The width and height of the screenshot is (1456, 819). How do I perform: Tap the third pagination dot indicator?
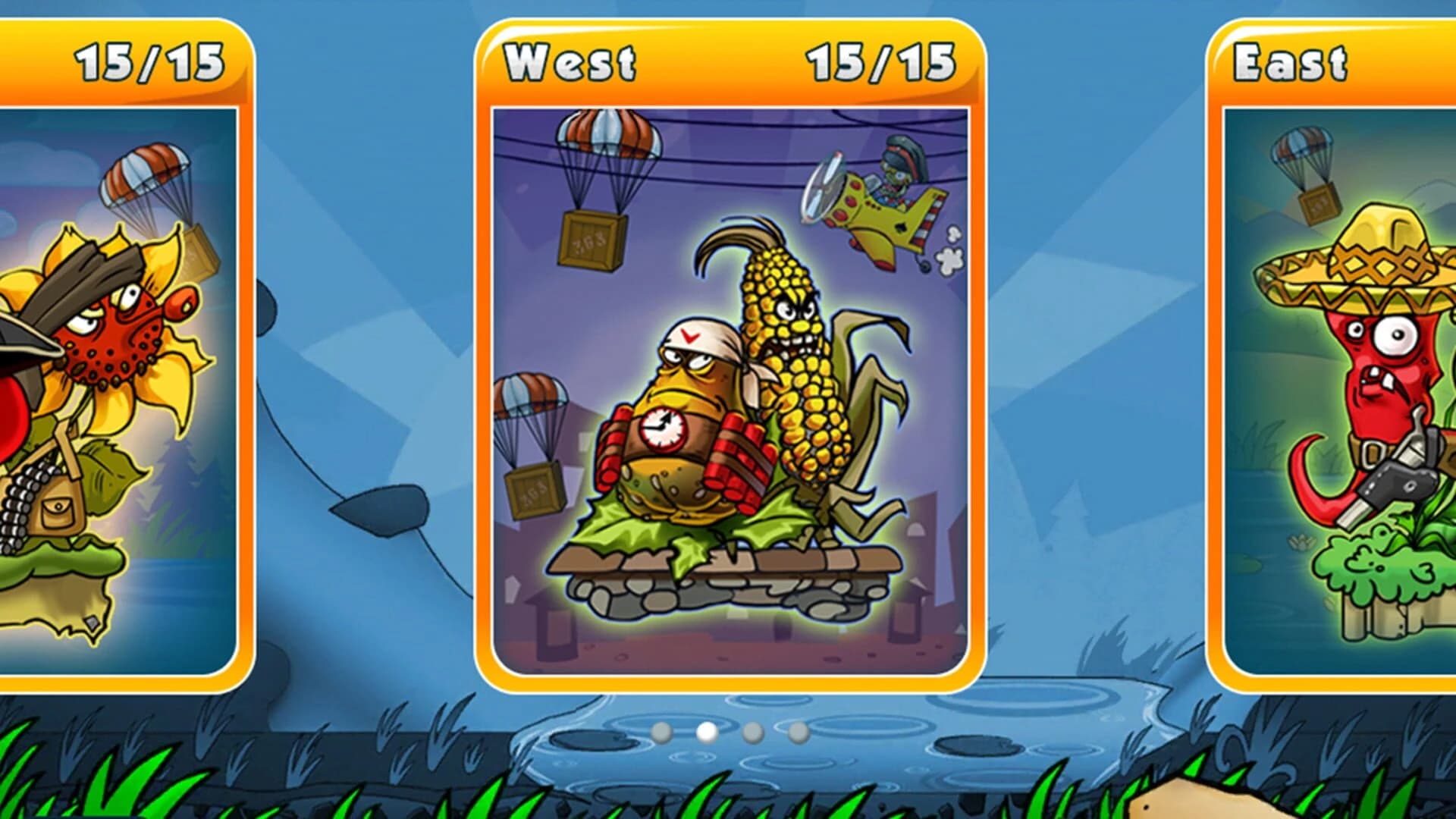pos(752,733)
